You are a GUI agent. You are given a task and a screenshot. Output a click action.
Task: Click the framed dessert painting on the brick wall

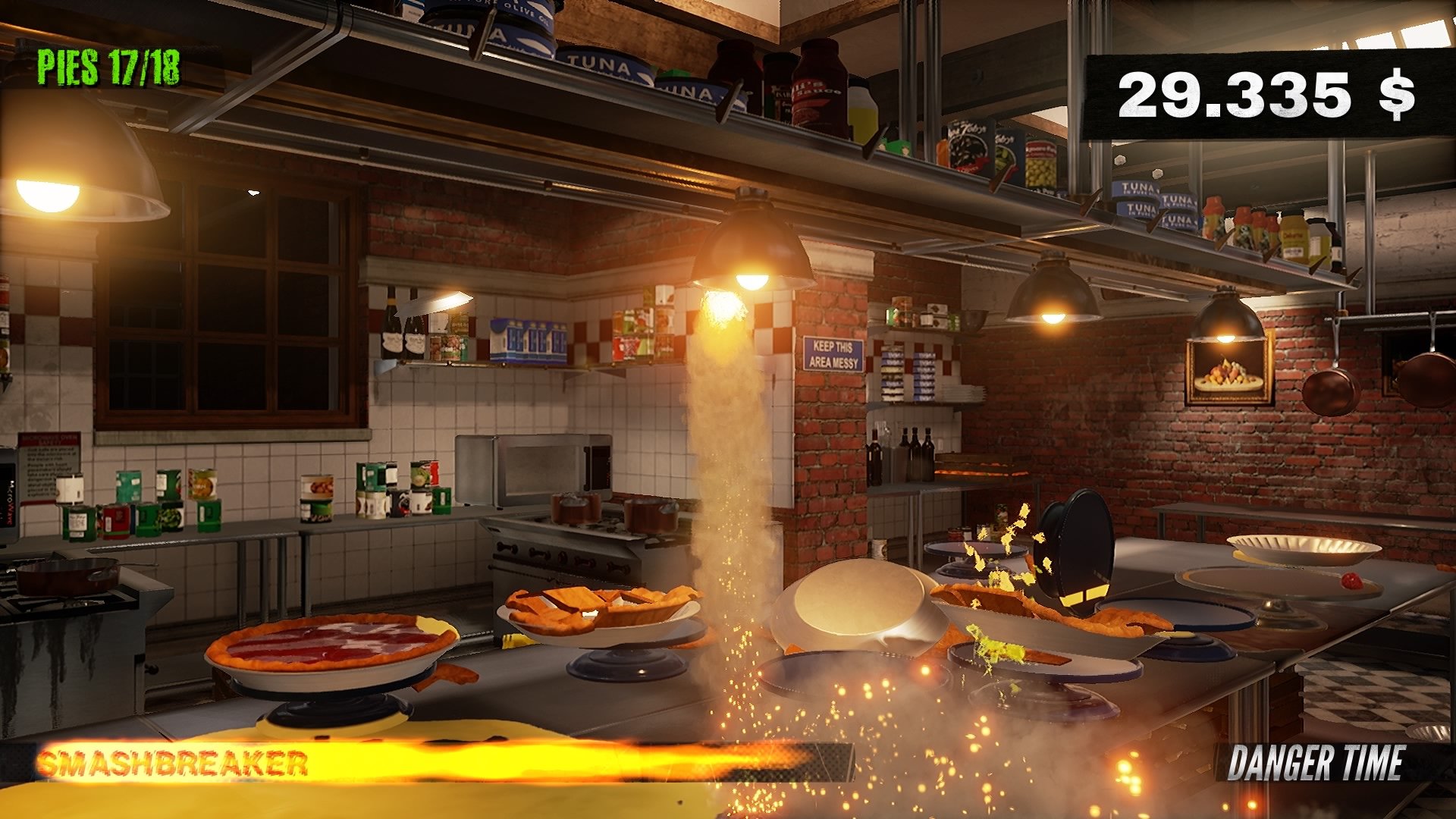click(1228, 372)
